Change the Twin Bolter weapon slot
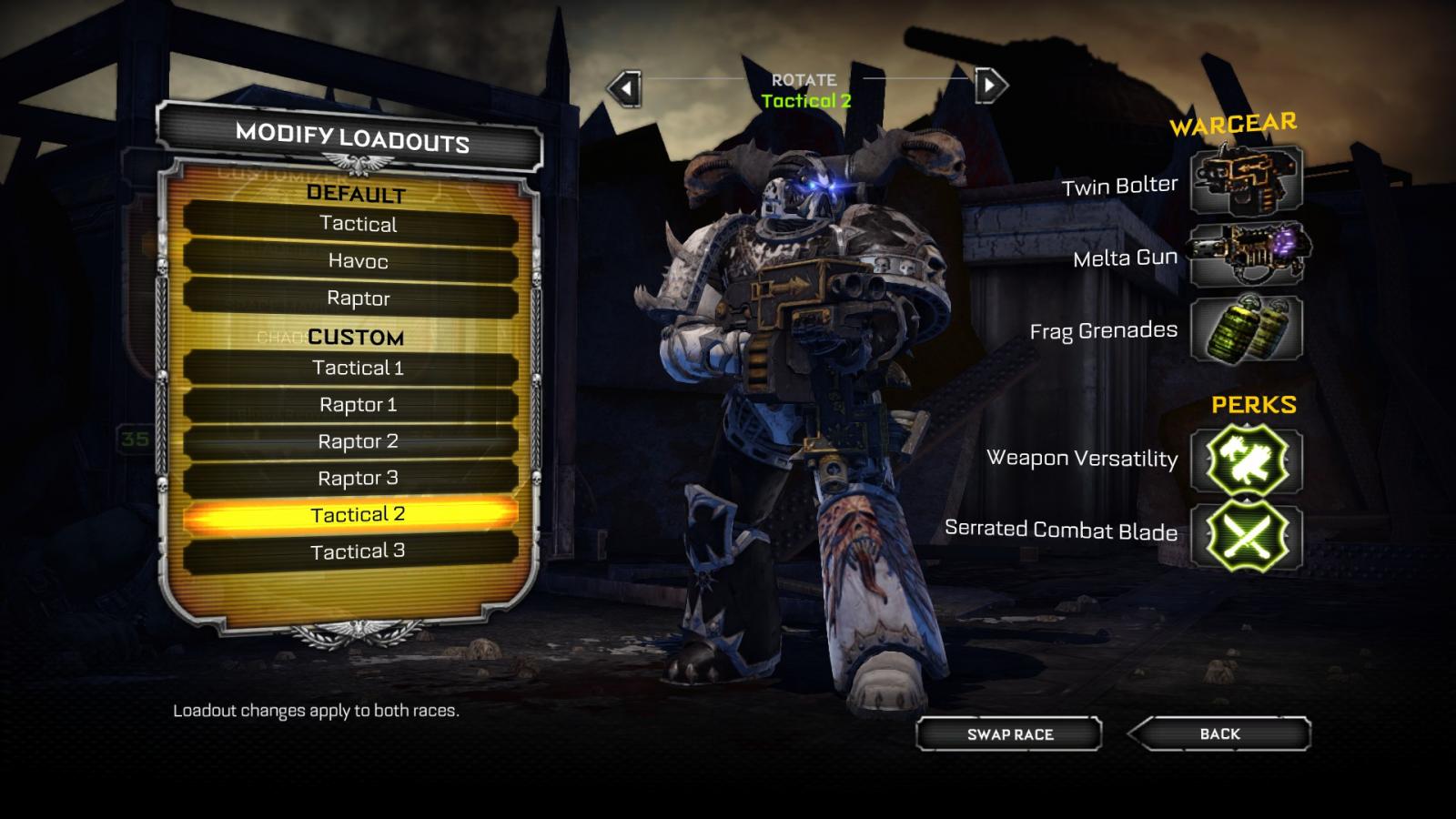The width and height of the screenshot is (1456, 819). pyautogui.click(x=1246, y=180)
